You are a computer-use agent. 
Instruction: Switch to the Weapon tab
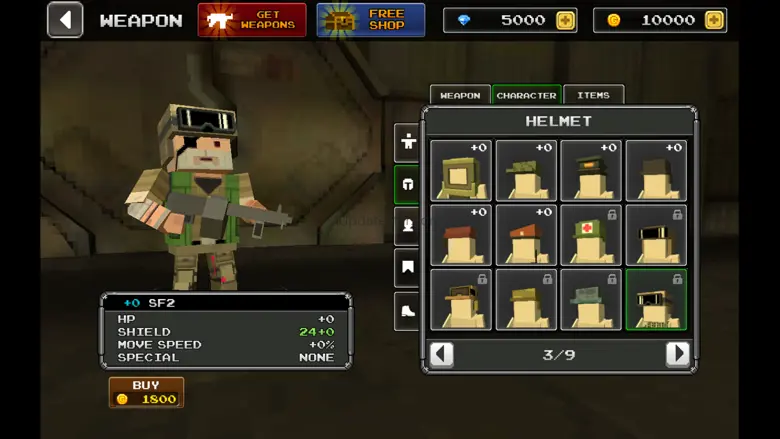(x=460, y=95)
